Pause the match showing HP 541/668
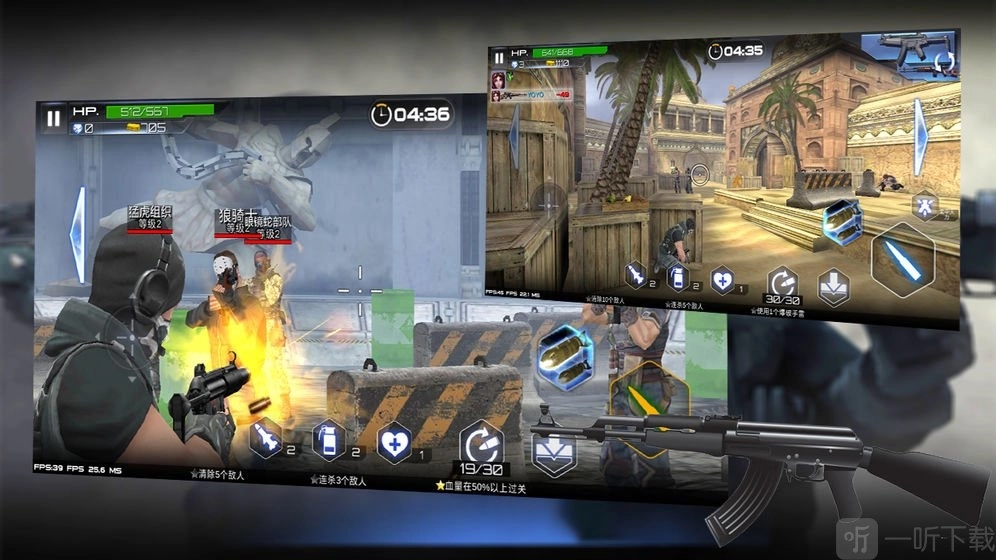Image resolution: width=996 pixels, height=560 pixels. pos(498,59)
